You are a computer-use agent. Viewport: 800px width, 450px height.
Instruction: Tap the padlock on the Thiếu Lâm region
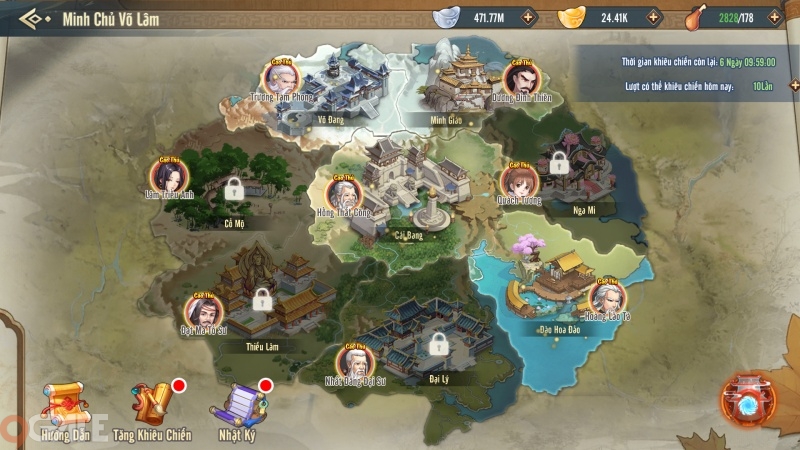tap(262, 298)
